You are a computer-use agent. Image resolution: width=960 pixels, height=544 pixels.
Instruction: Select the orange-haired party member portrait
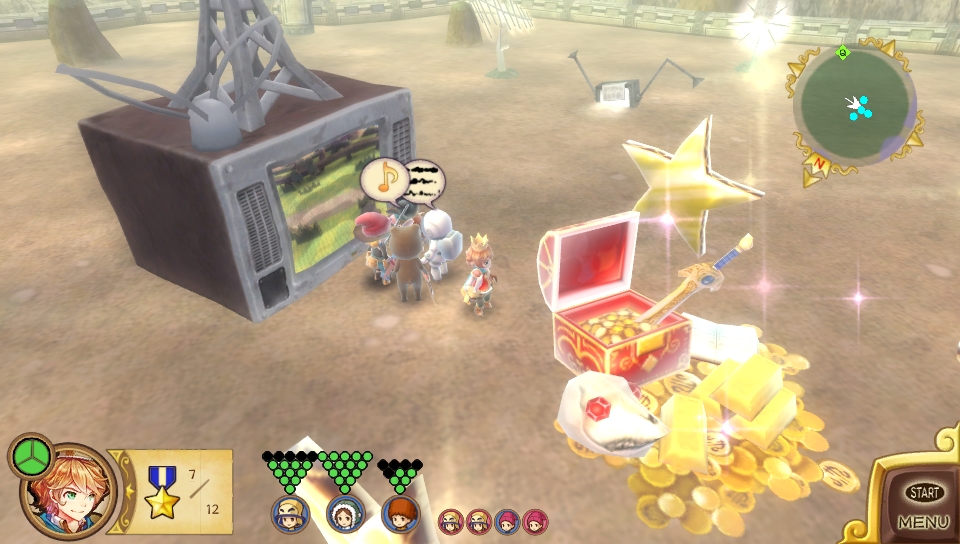[400, 514]
